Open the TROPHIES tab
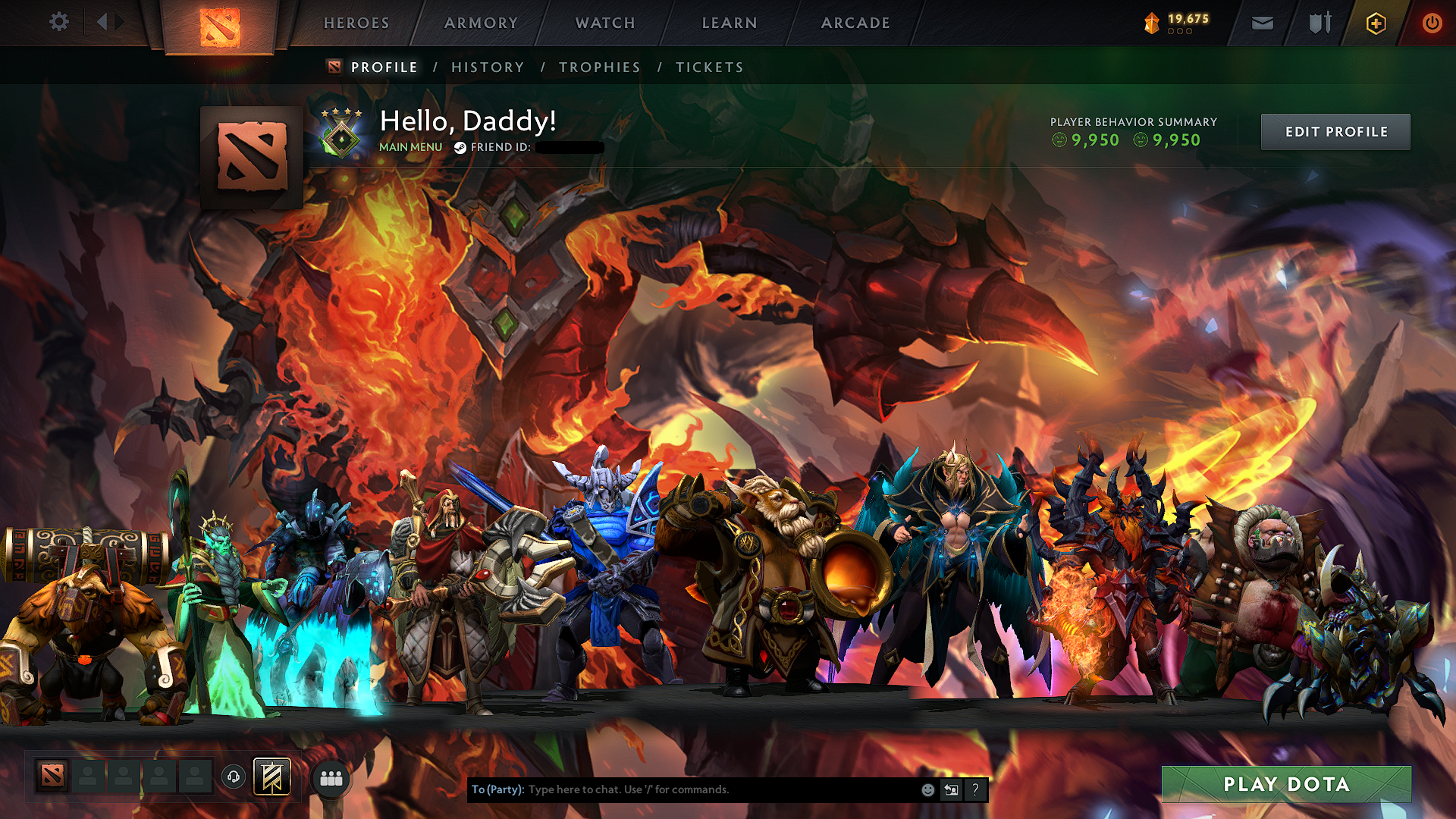The width and height of the screenshot is (1456, 819). [x=600, y=67]
